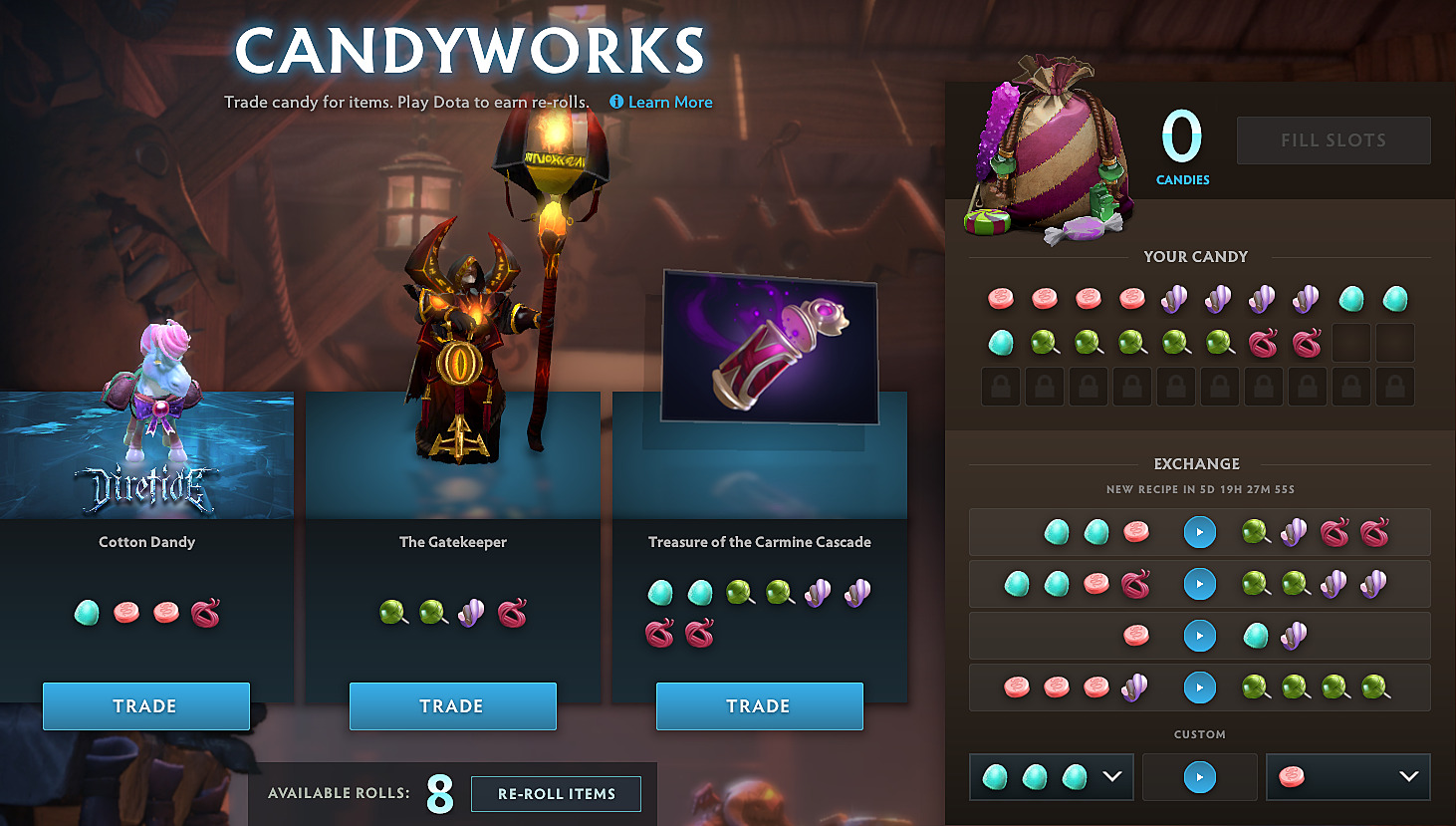Image resolution: width=1456 pixels, height=826 pixels.
Task: Open the custom exchange pink candy dropdown
Action: (x=1408, y=777)
